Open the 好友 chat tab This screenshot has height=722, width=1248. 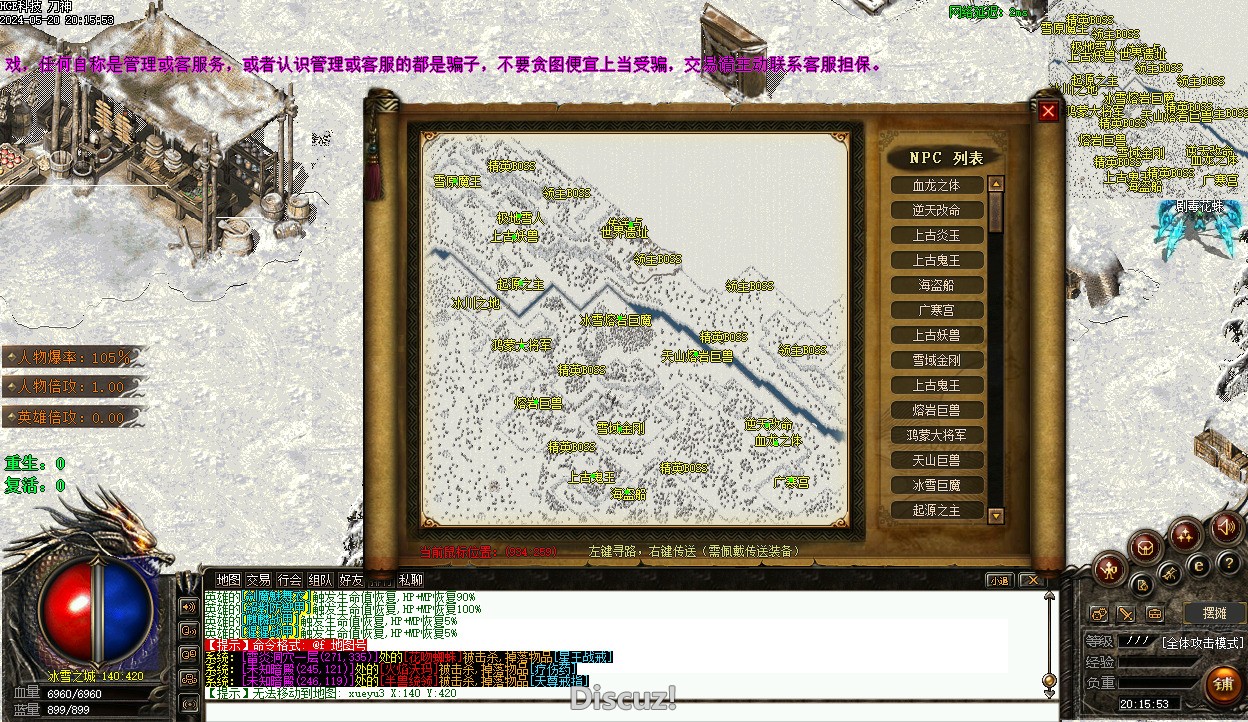[x=350, y=579]
